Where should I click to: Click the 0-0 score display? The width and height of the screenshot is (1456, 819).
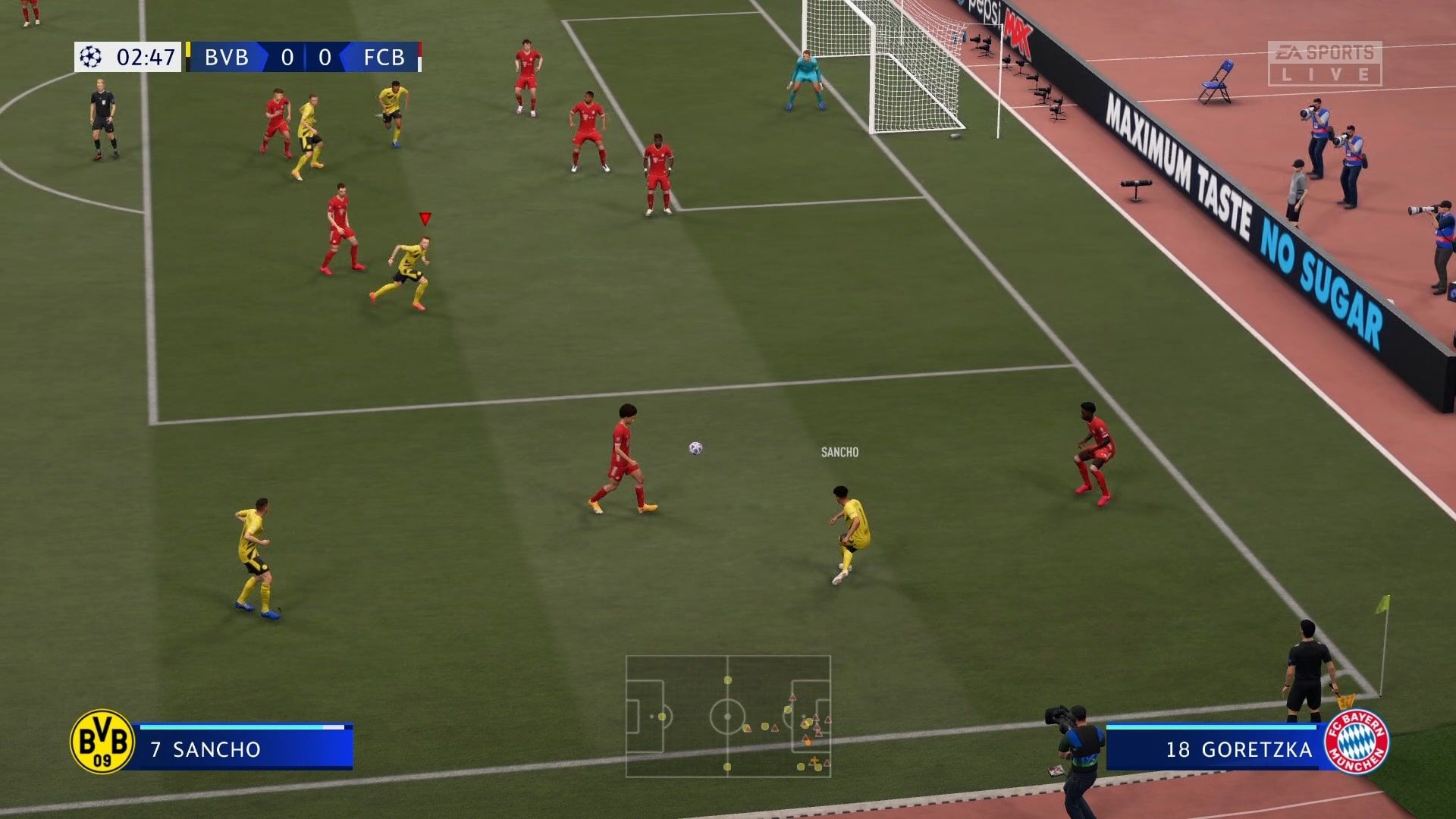pos(306,58)
